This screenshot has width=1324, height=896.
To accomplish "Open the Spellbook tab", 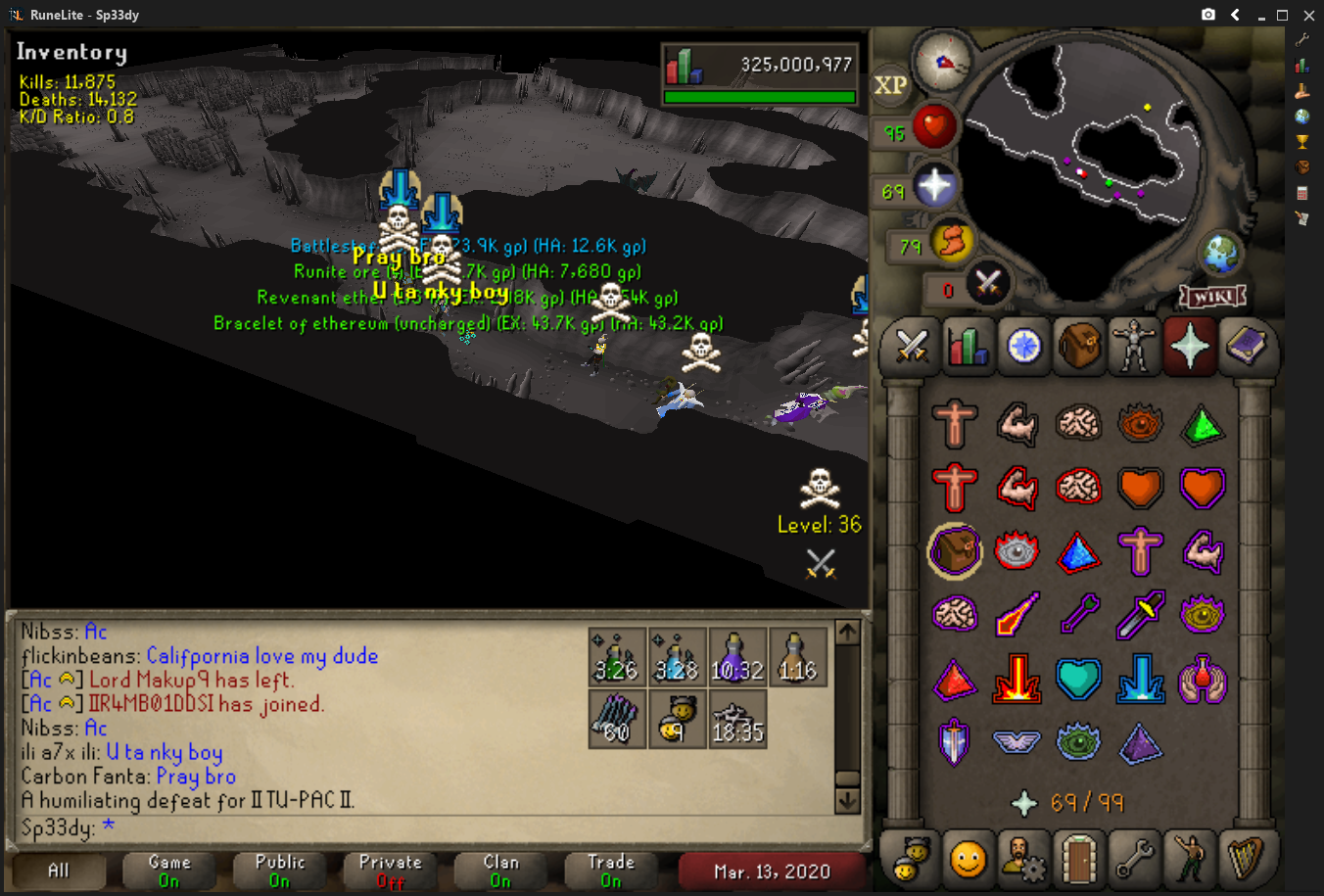I will (x=1246, y=346).
